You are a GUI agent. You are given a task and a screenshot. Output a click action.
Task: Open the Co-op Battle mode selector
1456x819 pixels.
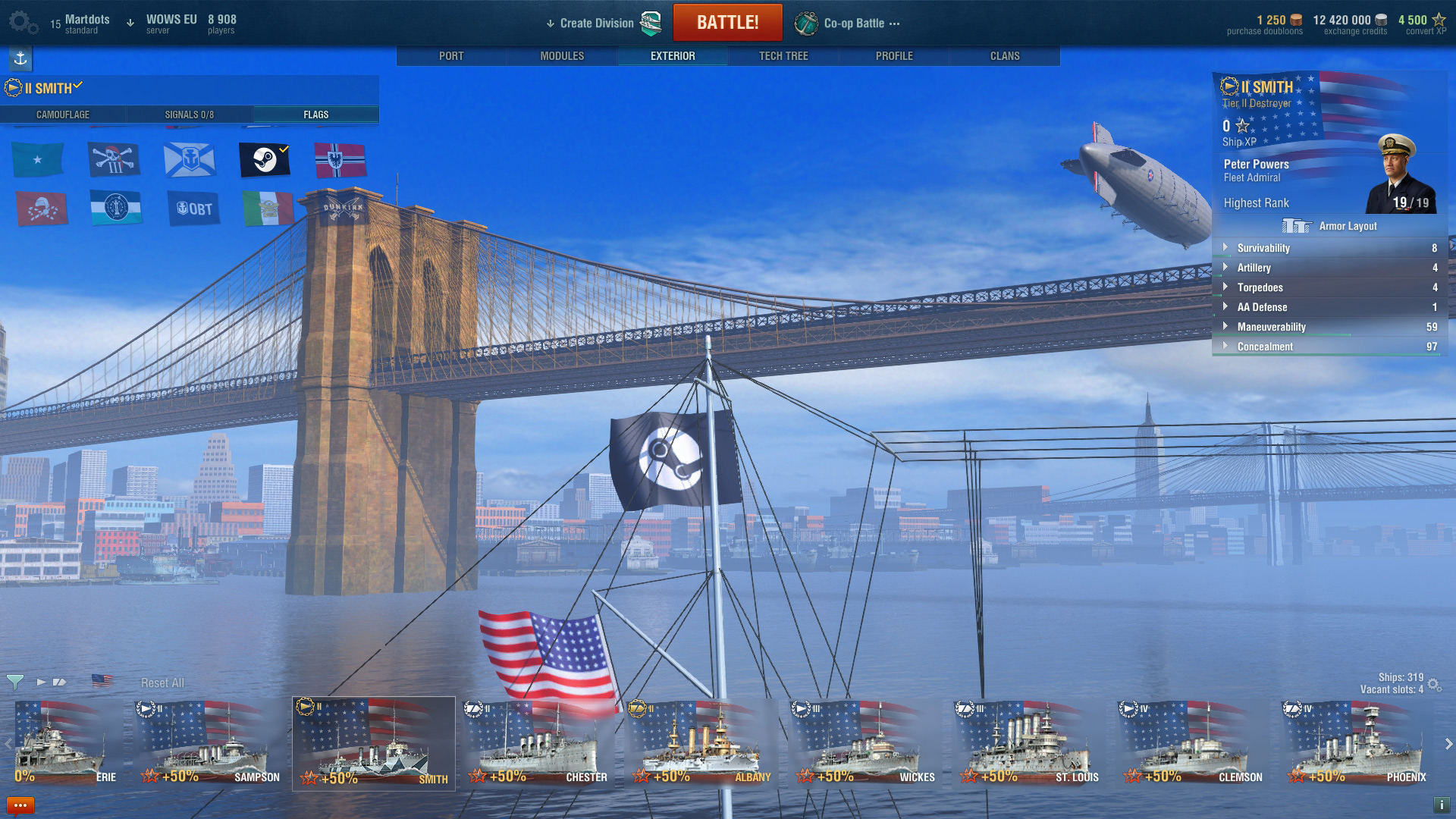pos(854,24)
